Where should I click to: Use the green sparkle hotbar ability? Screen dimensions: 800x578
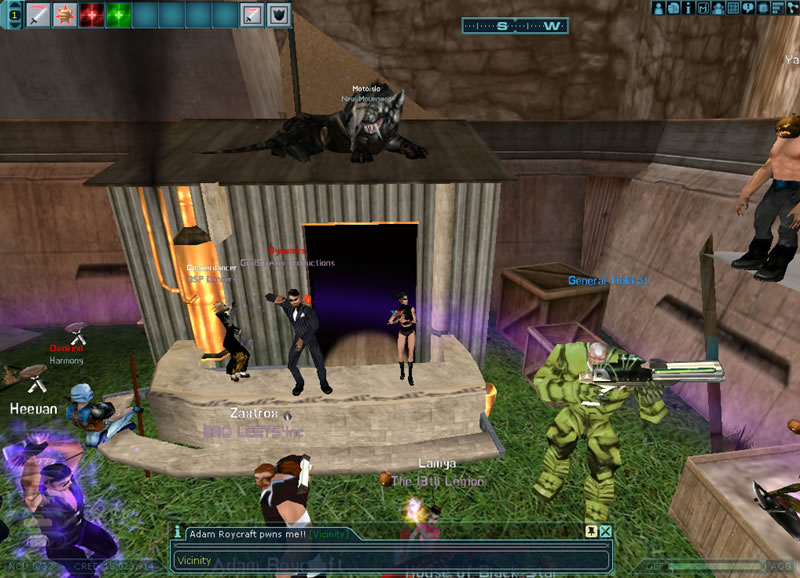pos(119,15)
